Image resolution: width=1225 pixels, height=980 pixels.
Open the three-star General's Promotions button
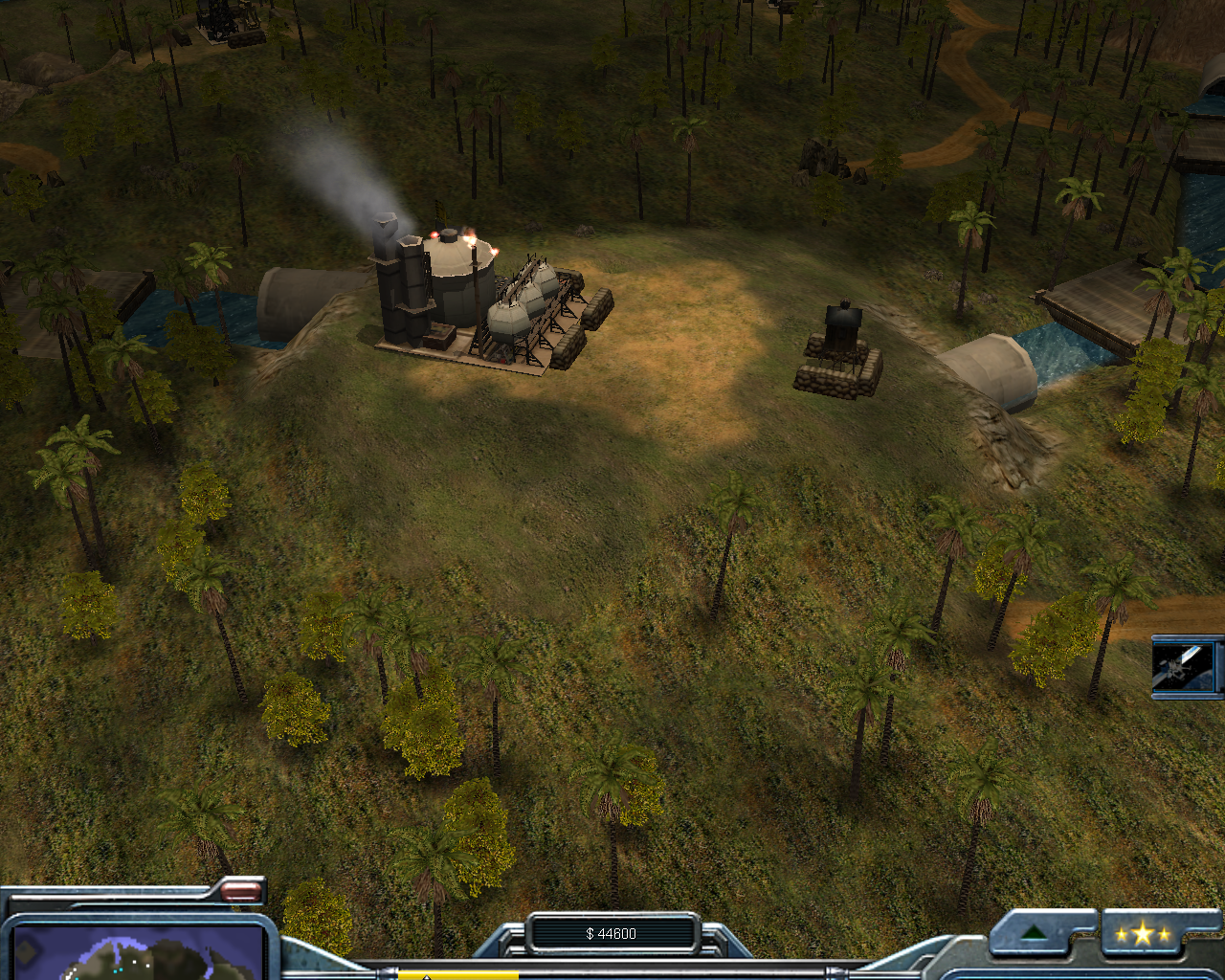point(1143,934)
